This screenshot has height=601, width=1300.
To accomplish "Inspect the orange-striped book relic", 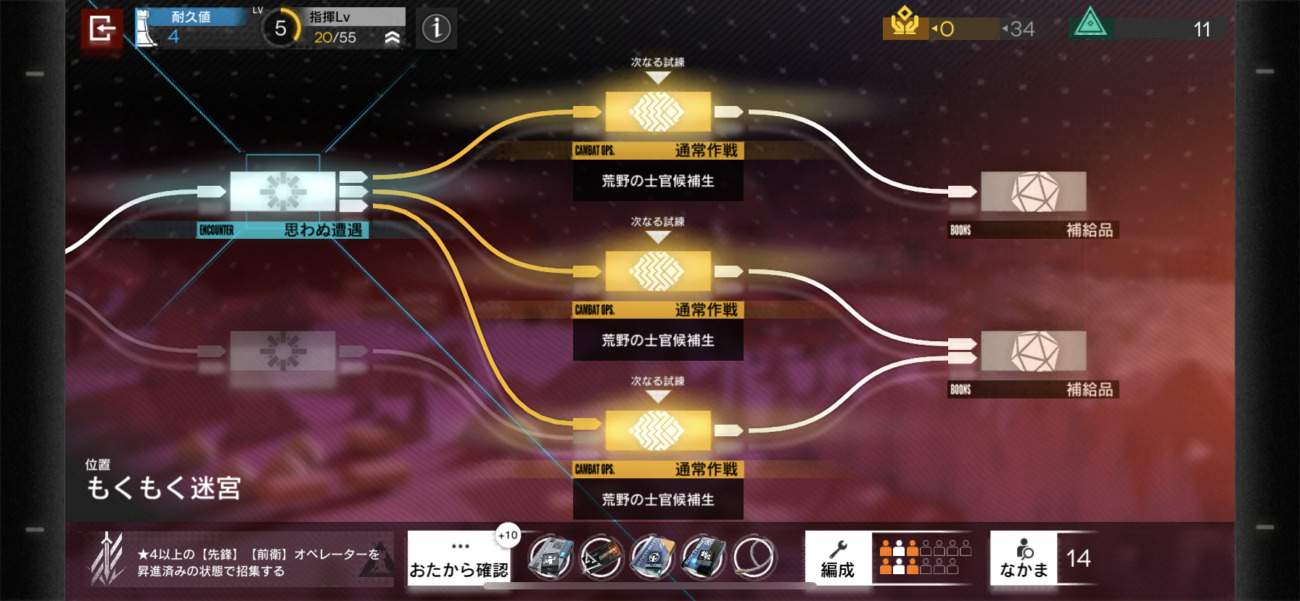I will (652, 558).
